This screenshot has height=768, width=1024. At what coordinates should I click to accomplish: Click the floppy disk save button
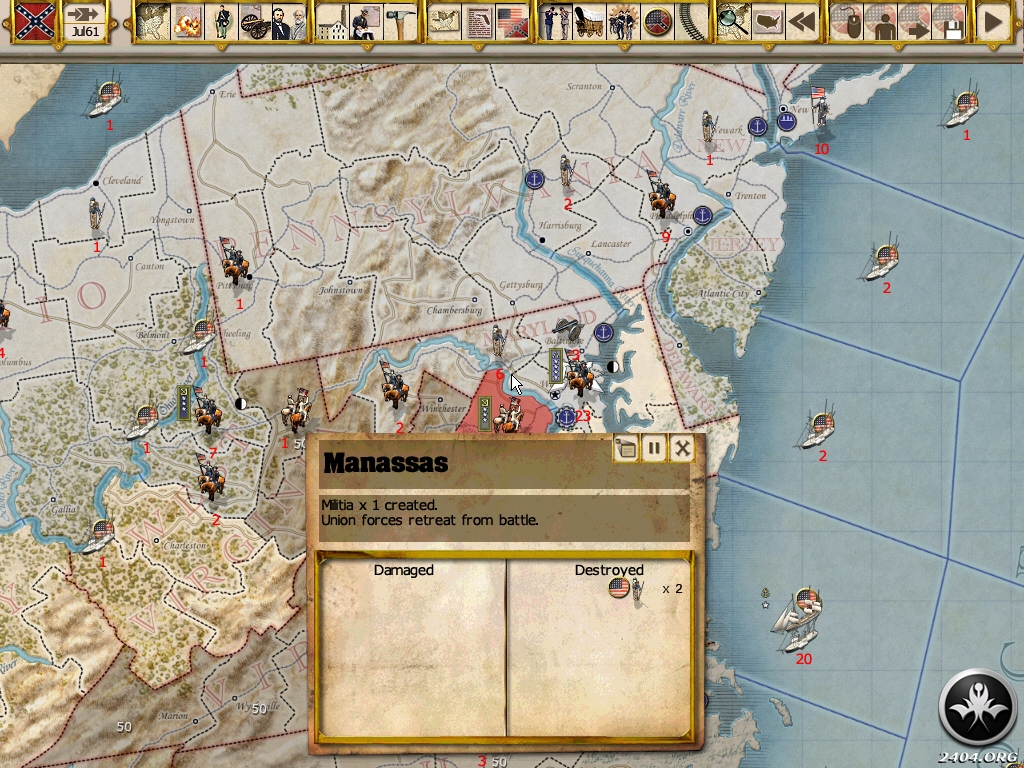[948, 21]
